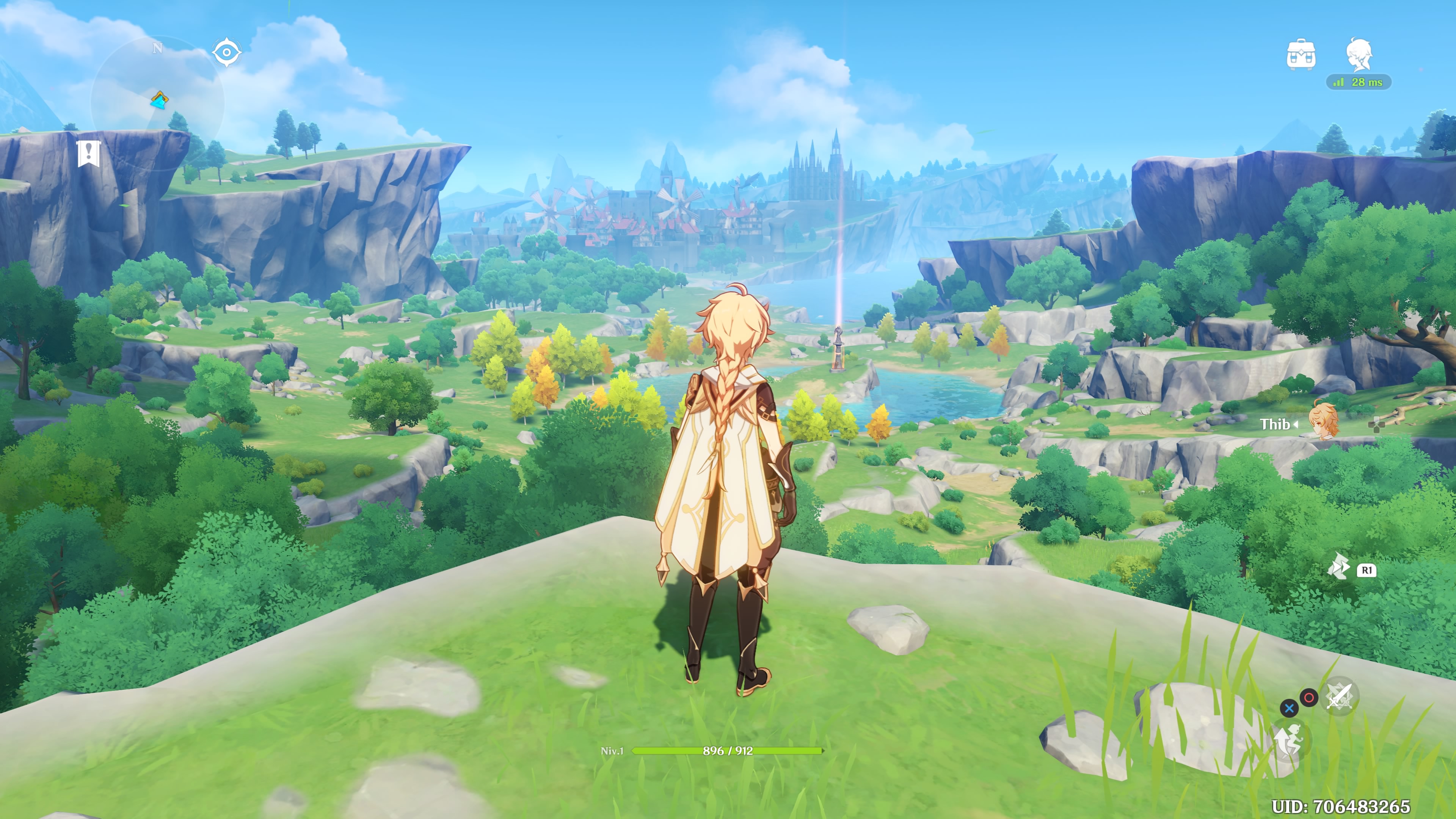Click the crossed-sword attack icon
Image resolution: width=1456 pixels, height=819 pixels.
pos(1339,696)
